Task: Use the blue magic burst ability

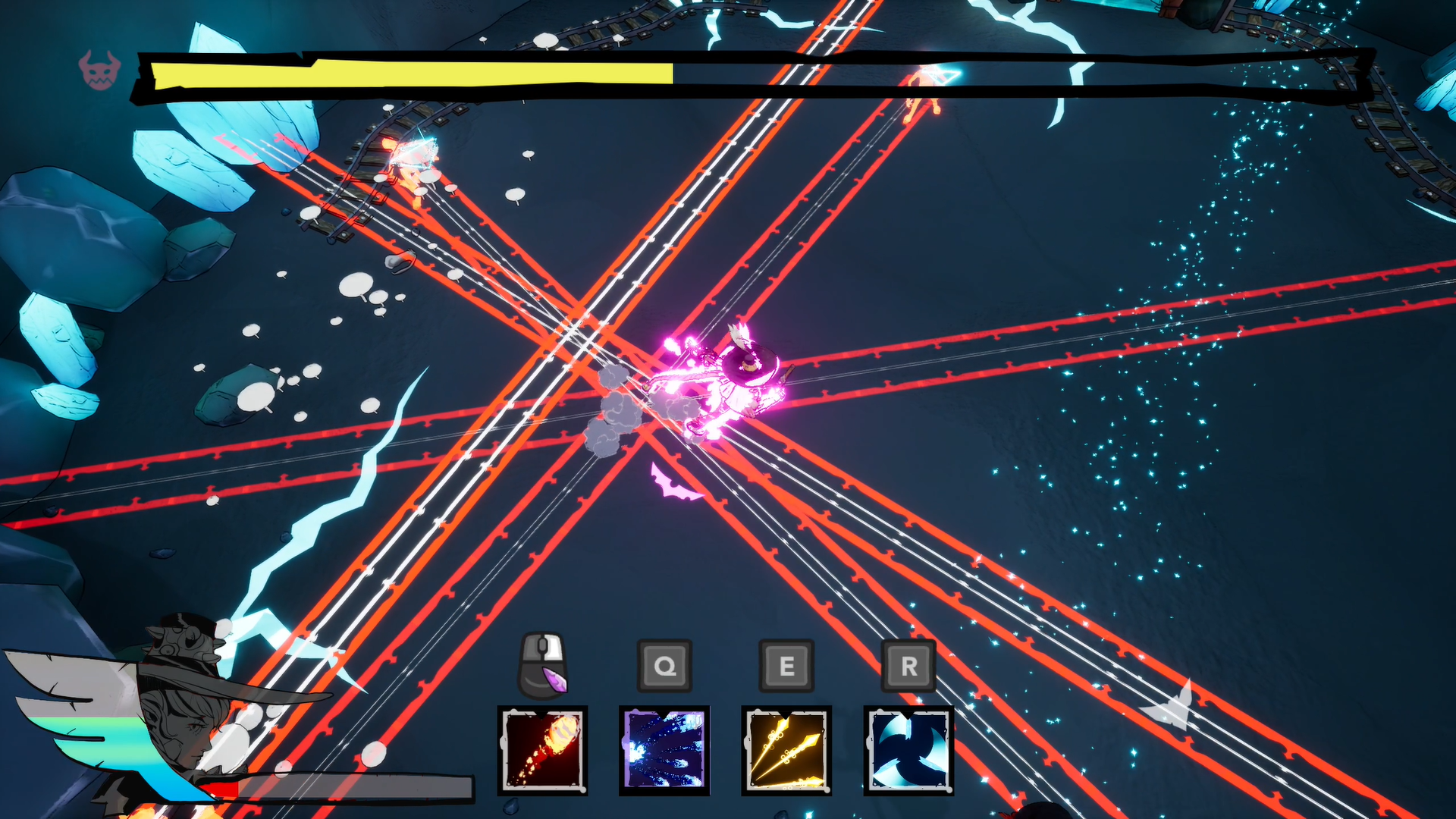Action: tap(664, 749)
